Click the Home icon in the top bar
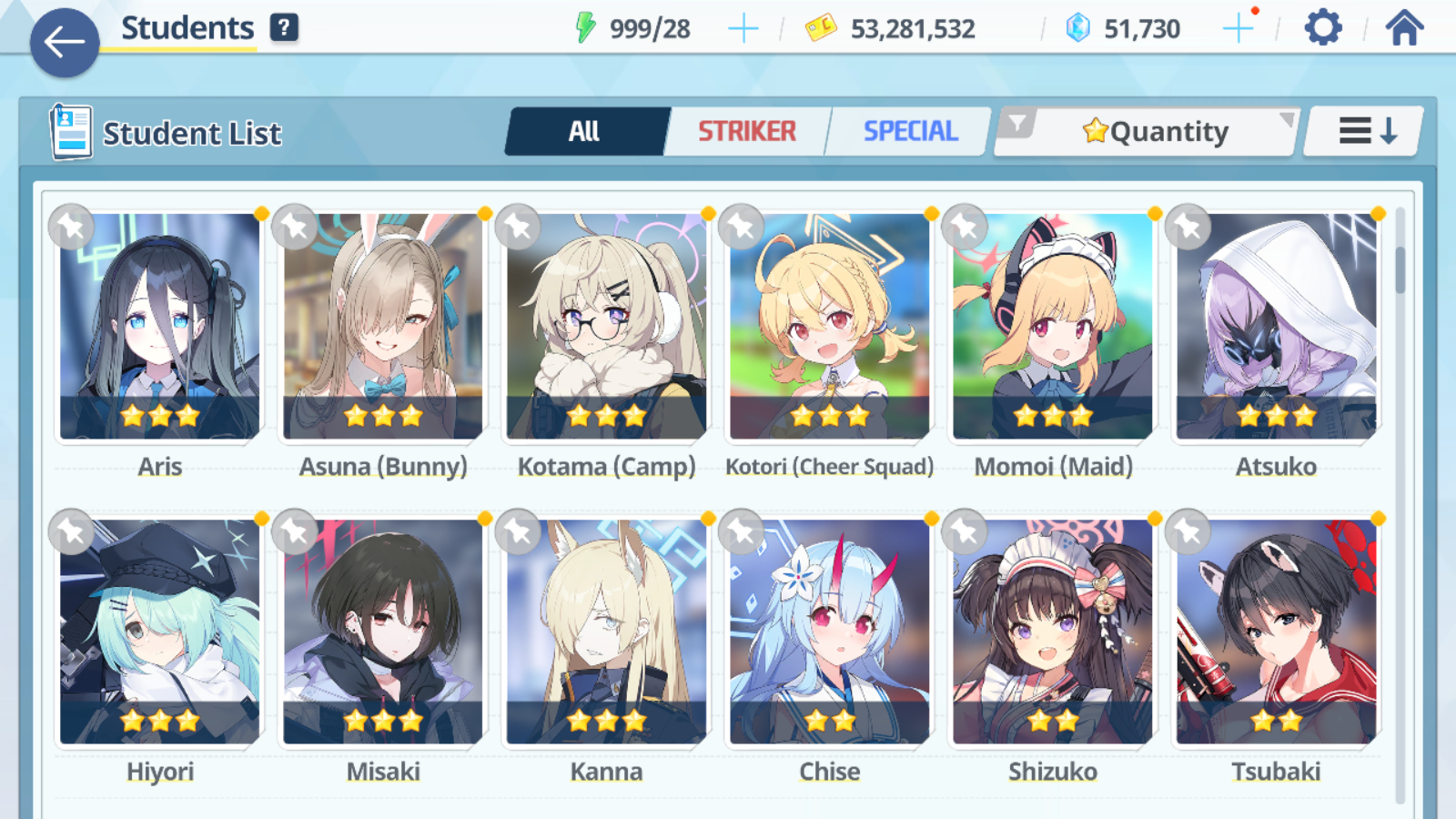 coord(1402,27)
